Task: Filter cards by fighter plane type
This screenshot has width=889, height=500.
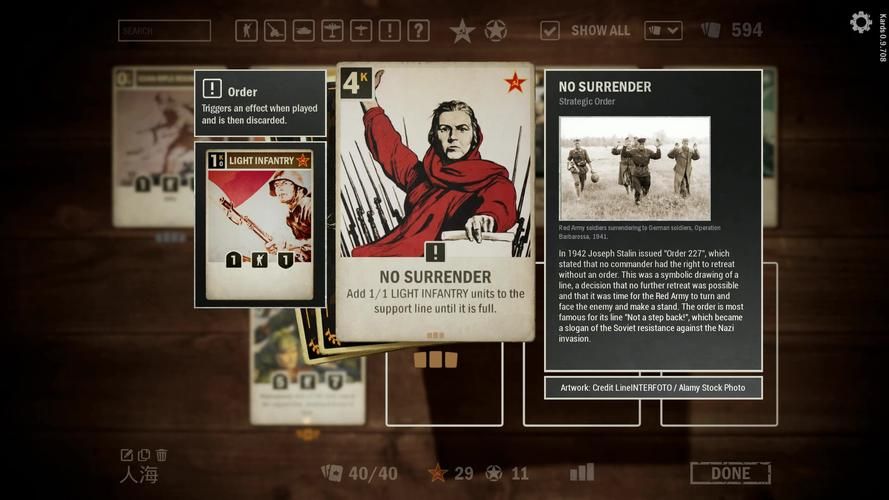Action: pyautogui.click(x=332, y=31)
